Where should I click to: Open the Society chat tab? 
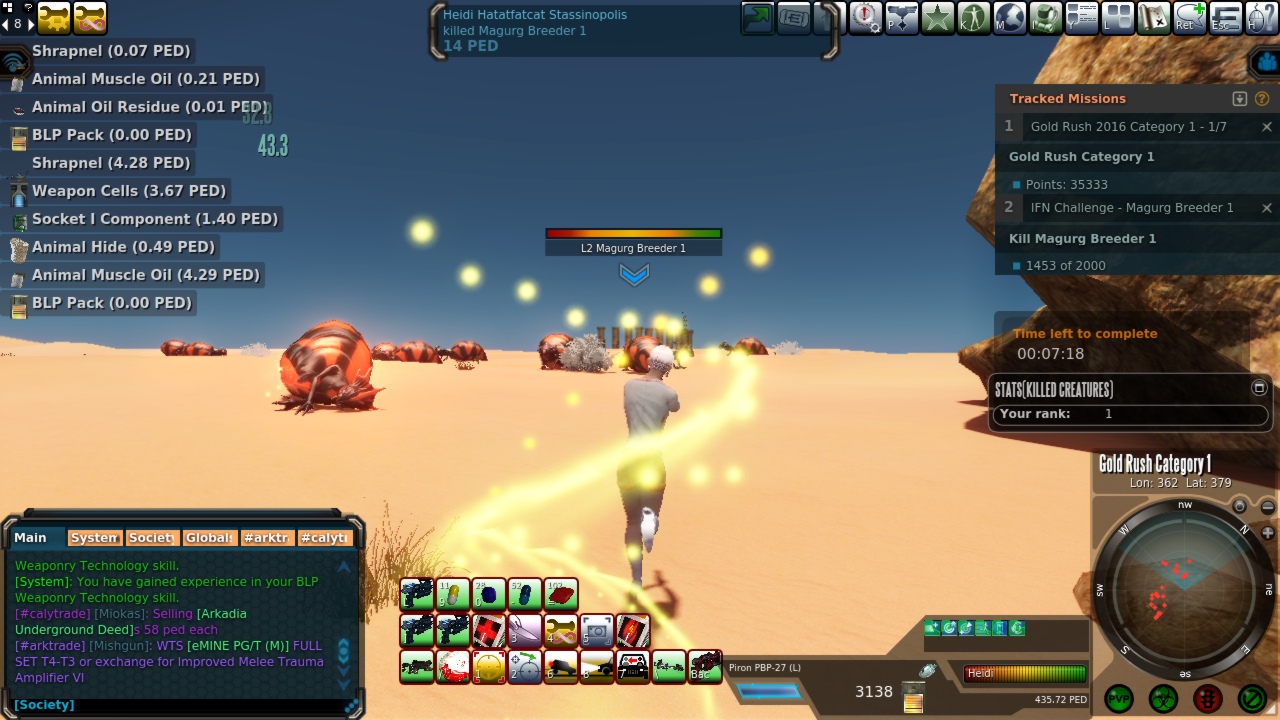[151, 538]
